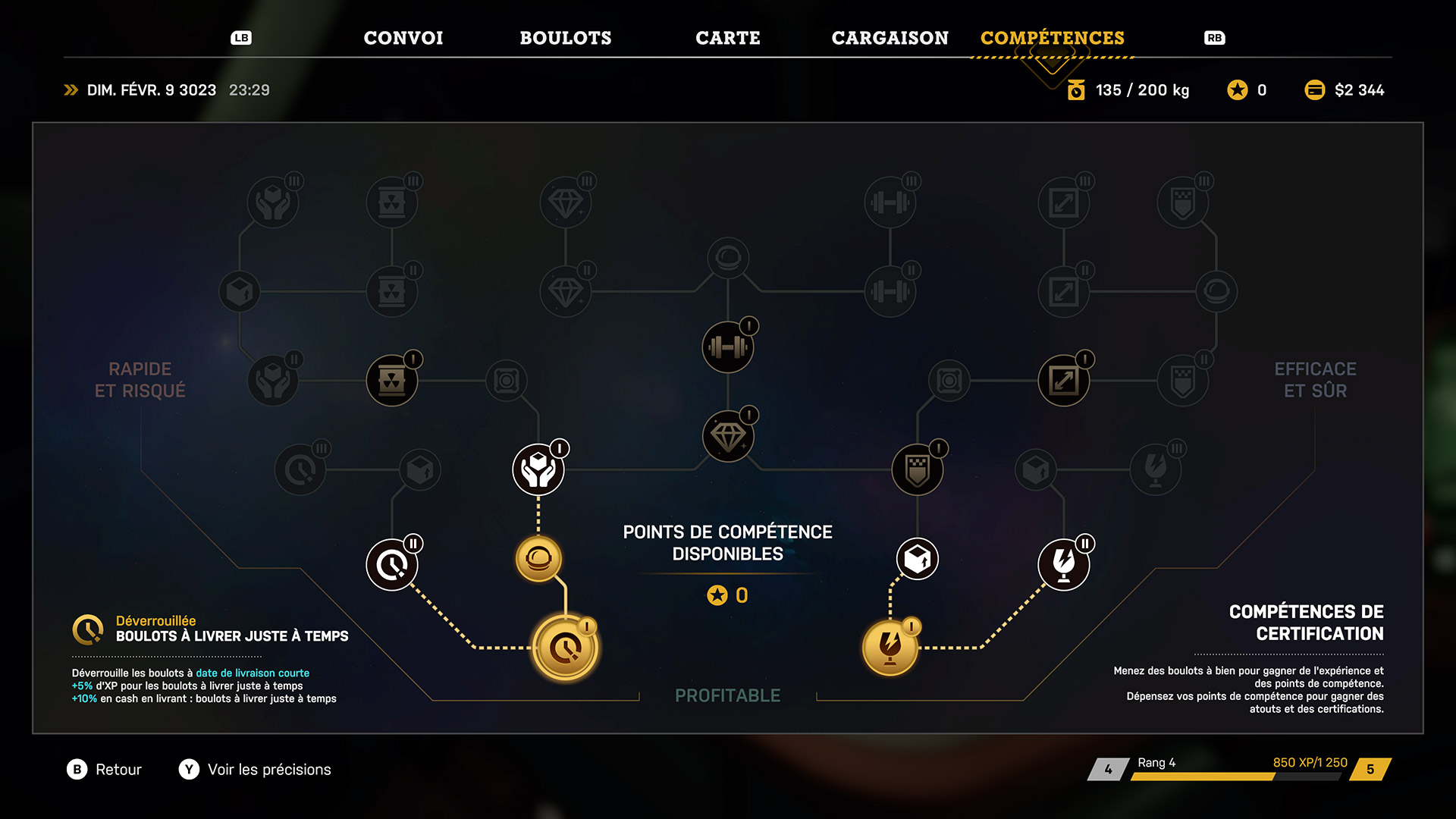This screenshot has width=1456, height=819.
Task: Go to the CARTE tab
Action: point(727,38)
